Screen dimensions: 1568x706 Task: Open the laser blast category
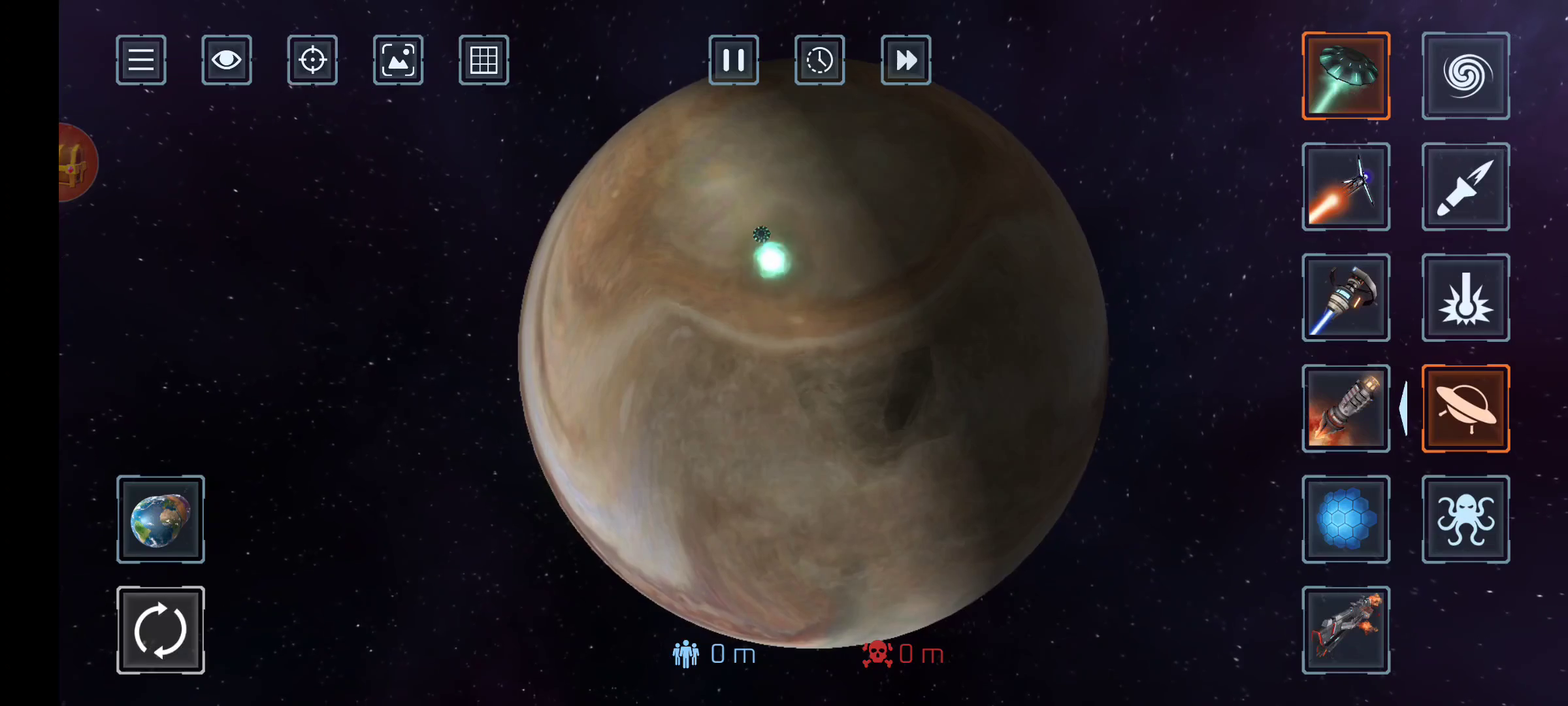pyautogui.click(x=1465, y=298)
